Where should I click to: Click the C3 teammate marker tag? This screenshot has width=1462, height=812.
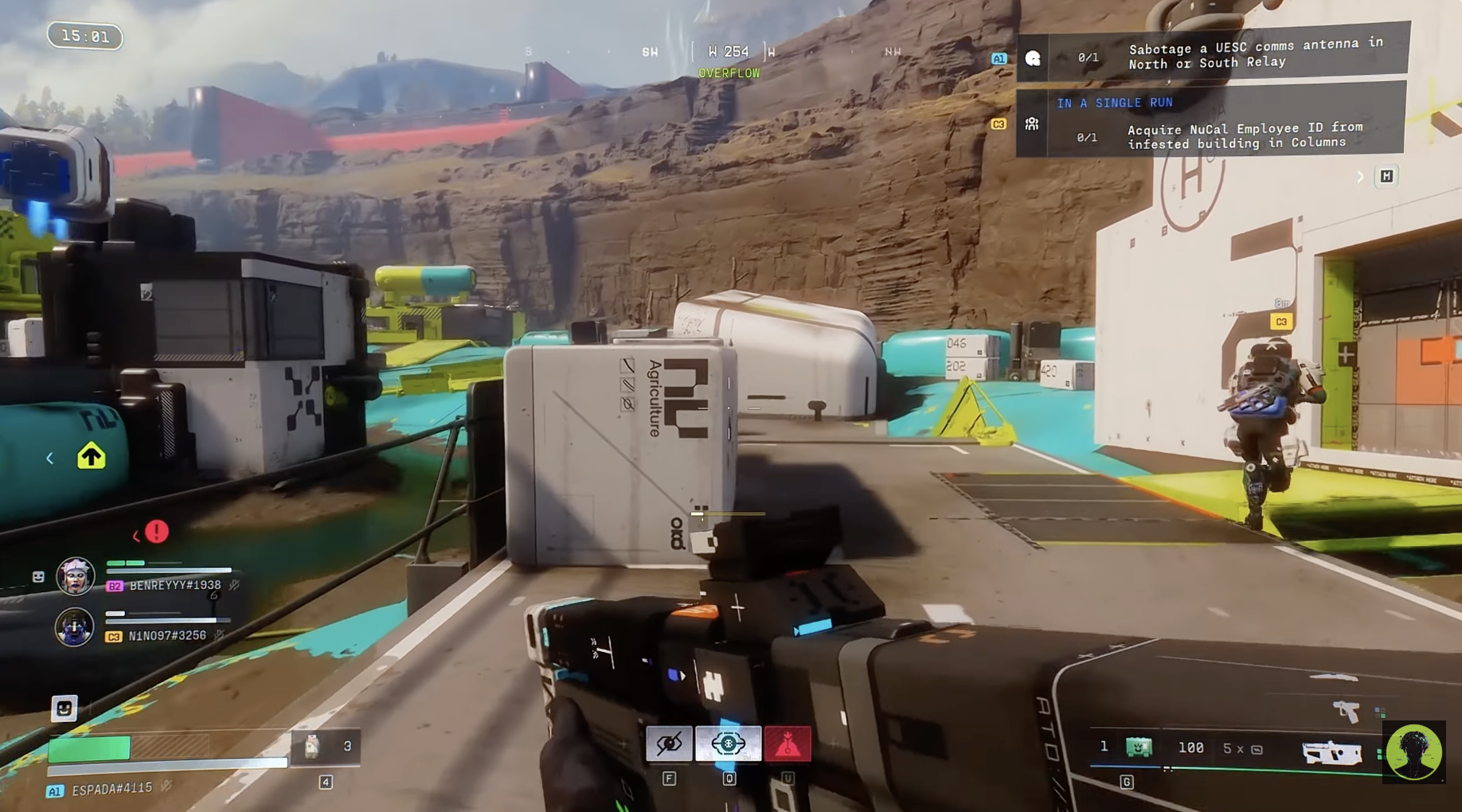[1280, 322]
